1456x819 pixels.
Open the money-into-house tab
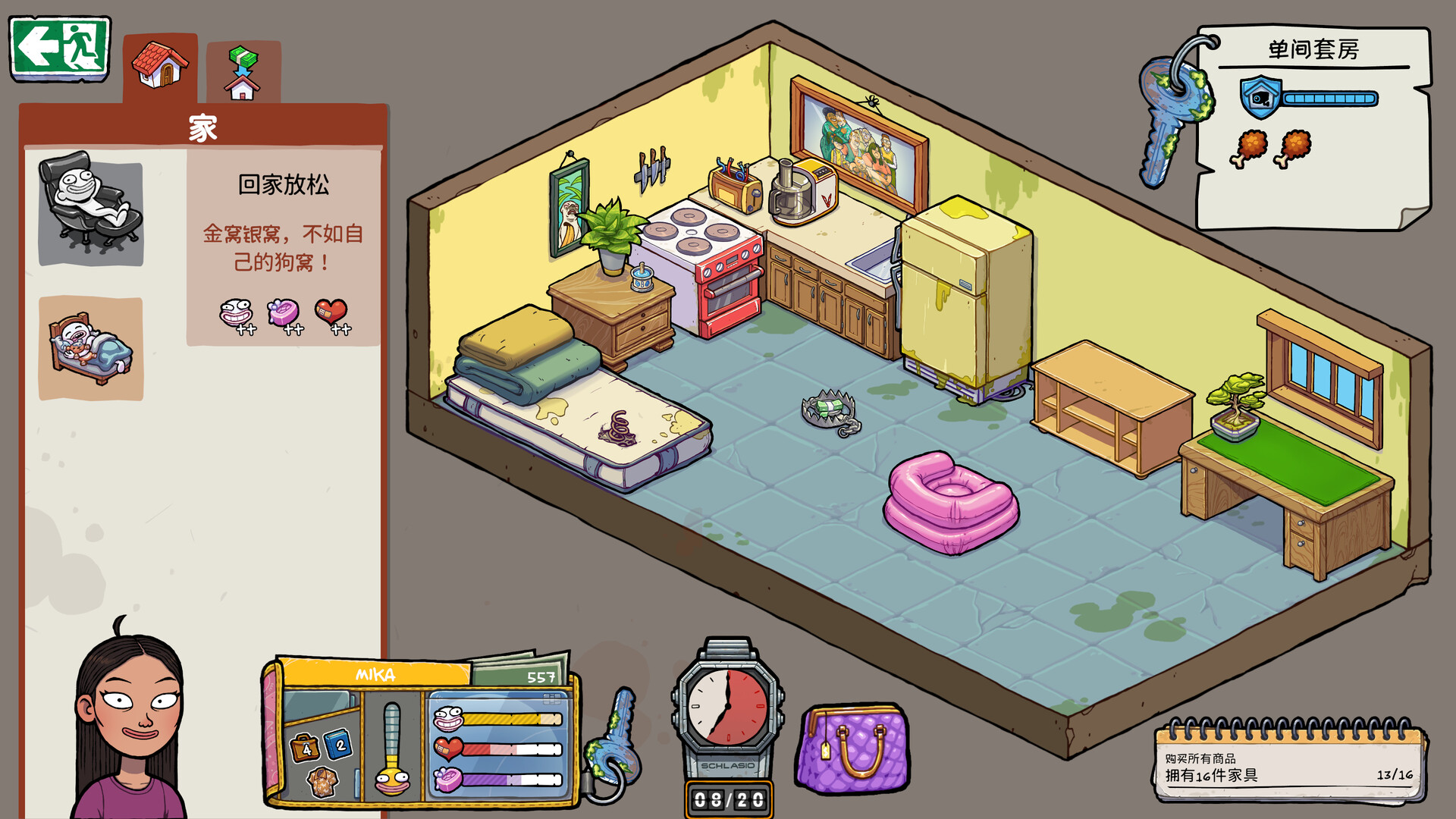(243, 73)
